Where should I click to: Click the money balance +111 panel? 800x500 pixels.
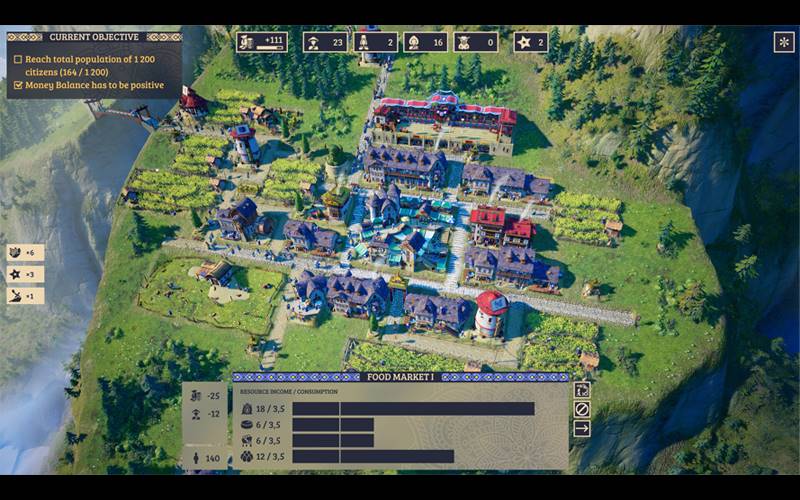[x=262, y=42]
